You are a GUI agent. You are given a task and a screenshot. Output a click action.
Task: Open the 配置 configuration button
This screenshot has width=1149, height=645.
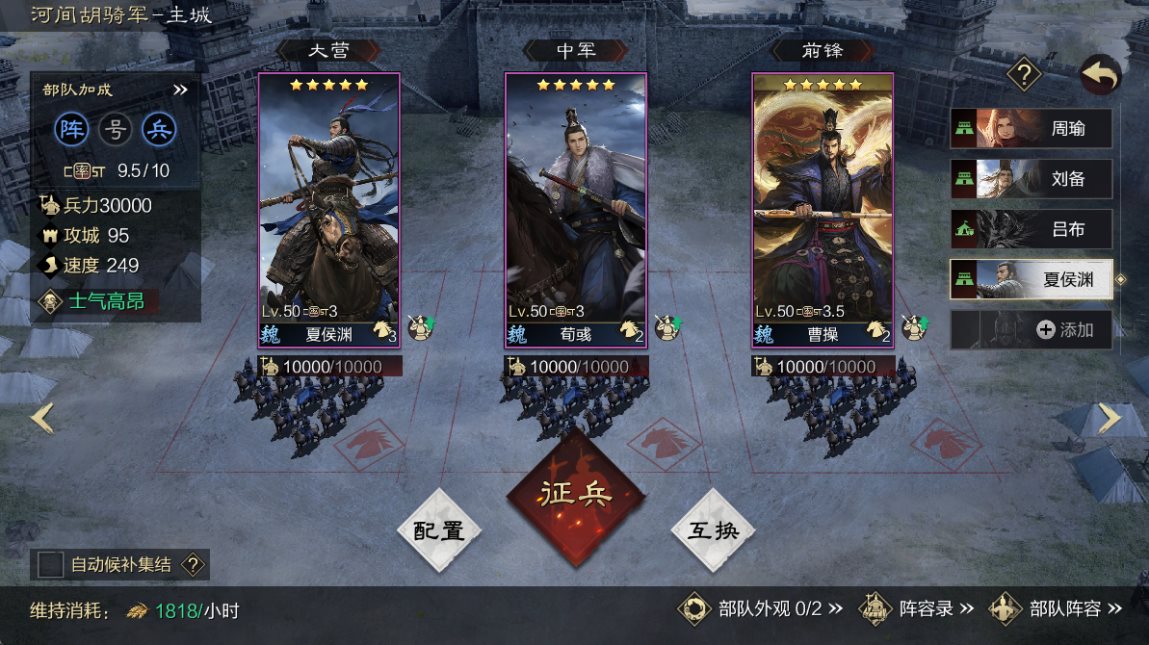pos(439,530)
